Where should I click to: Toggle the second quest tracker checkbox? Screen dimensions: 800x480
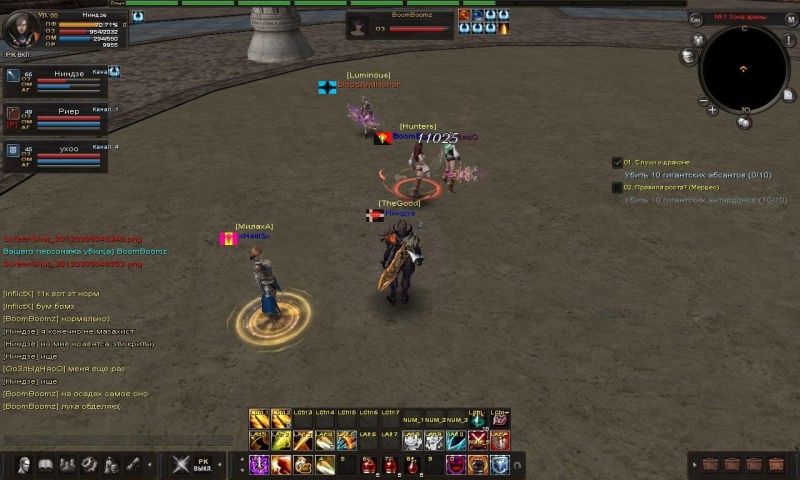tap(617, 187)
